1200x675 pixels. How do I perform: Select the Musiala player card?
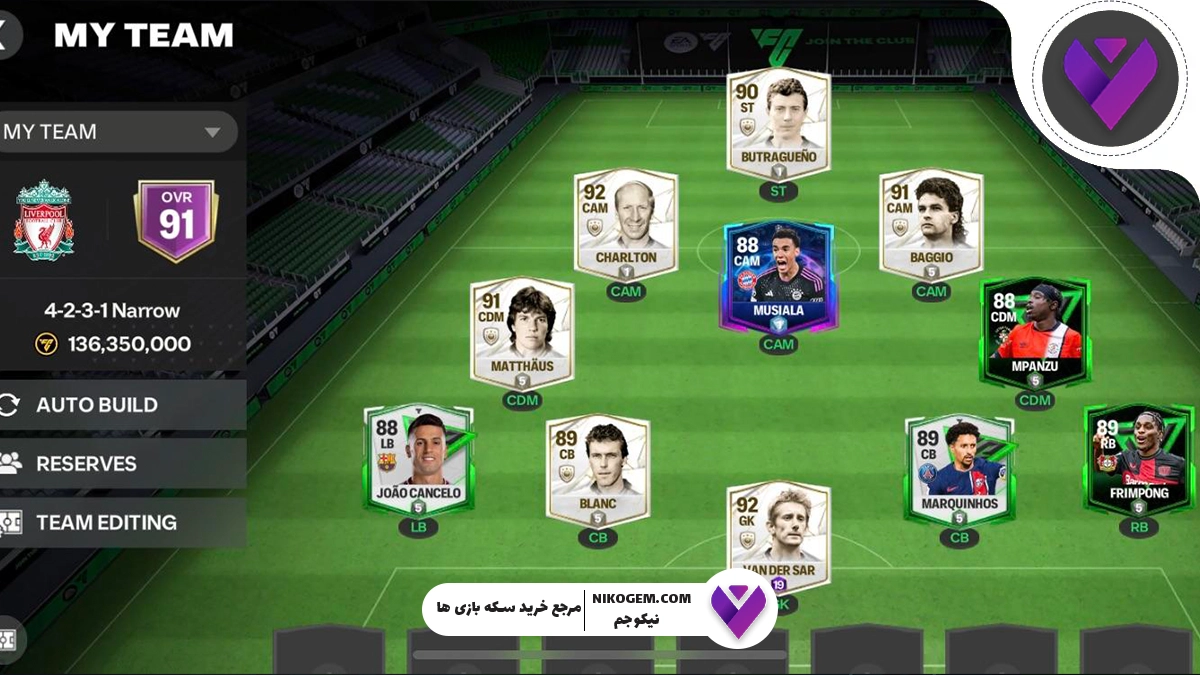[x=778, y=276]
